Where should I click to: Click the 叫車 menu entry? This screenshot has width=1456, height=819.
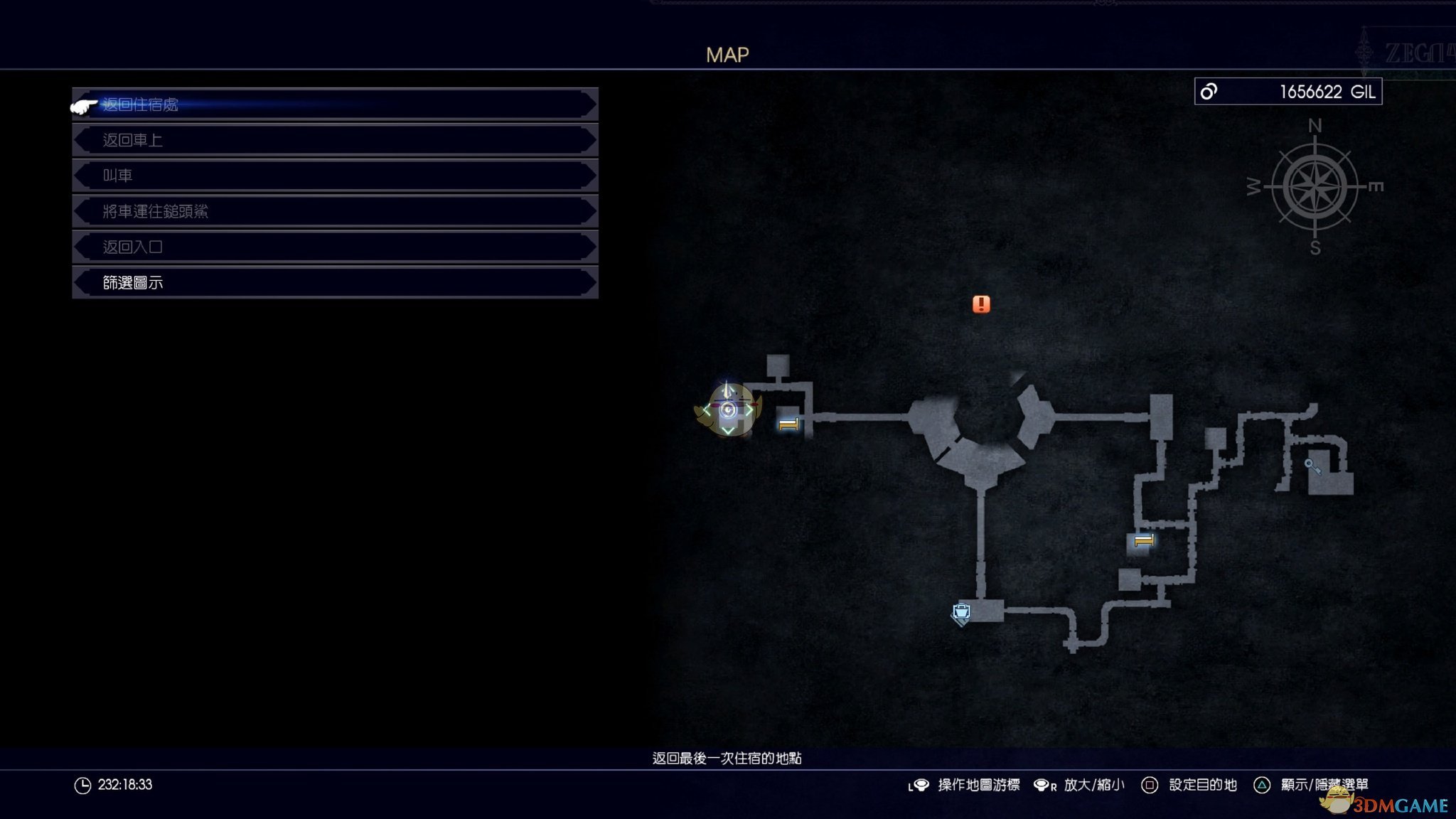[334, 176]
